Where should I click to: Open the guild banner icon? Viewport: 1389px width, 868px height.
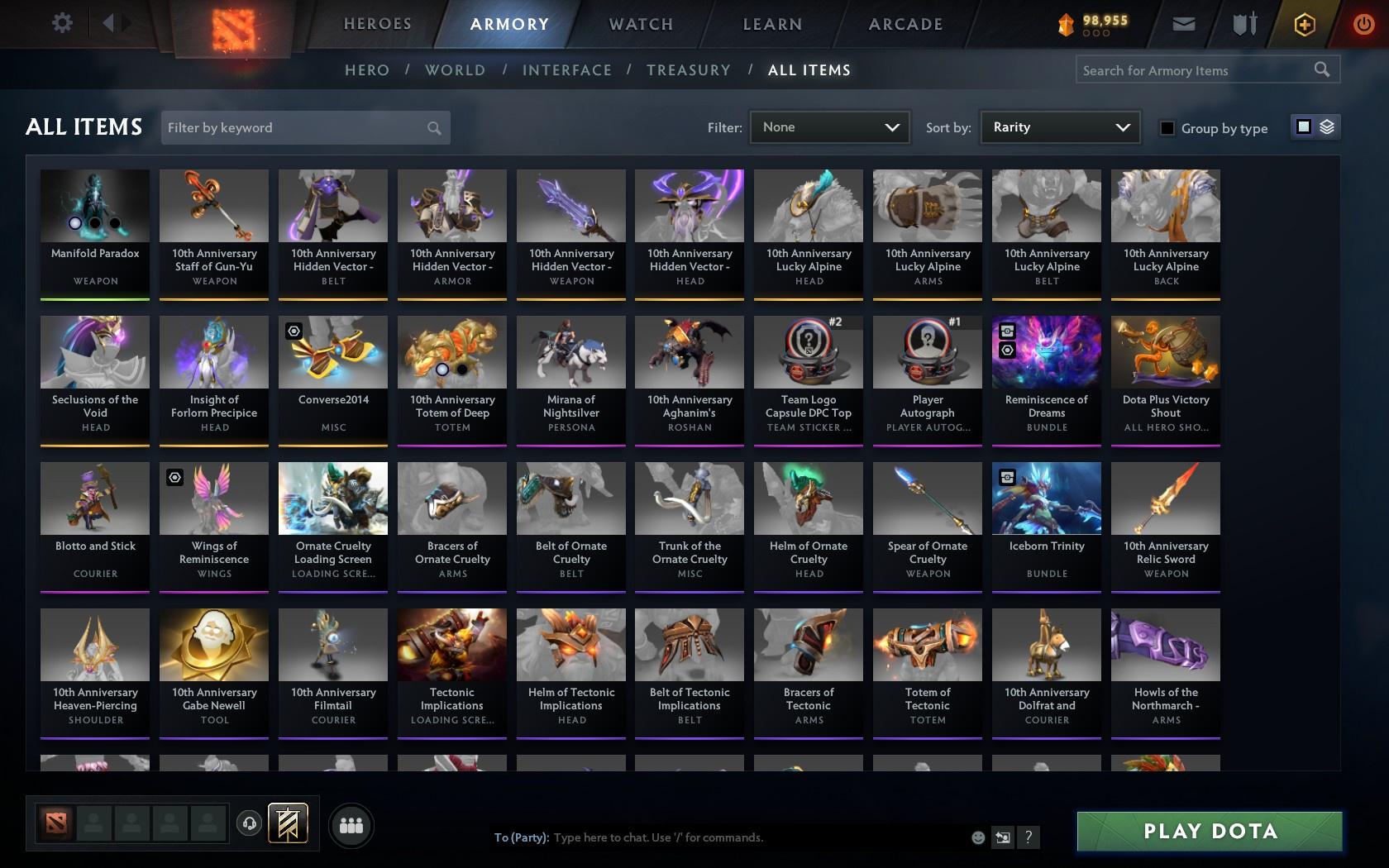coord(288,823)
